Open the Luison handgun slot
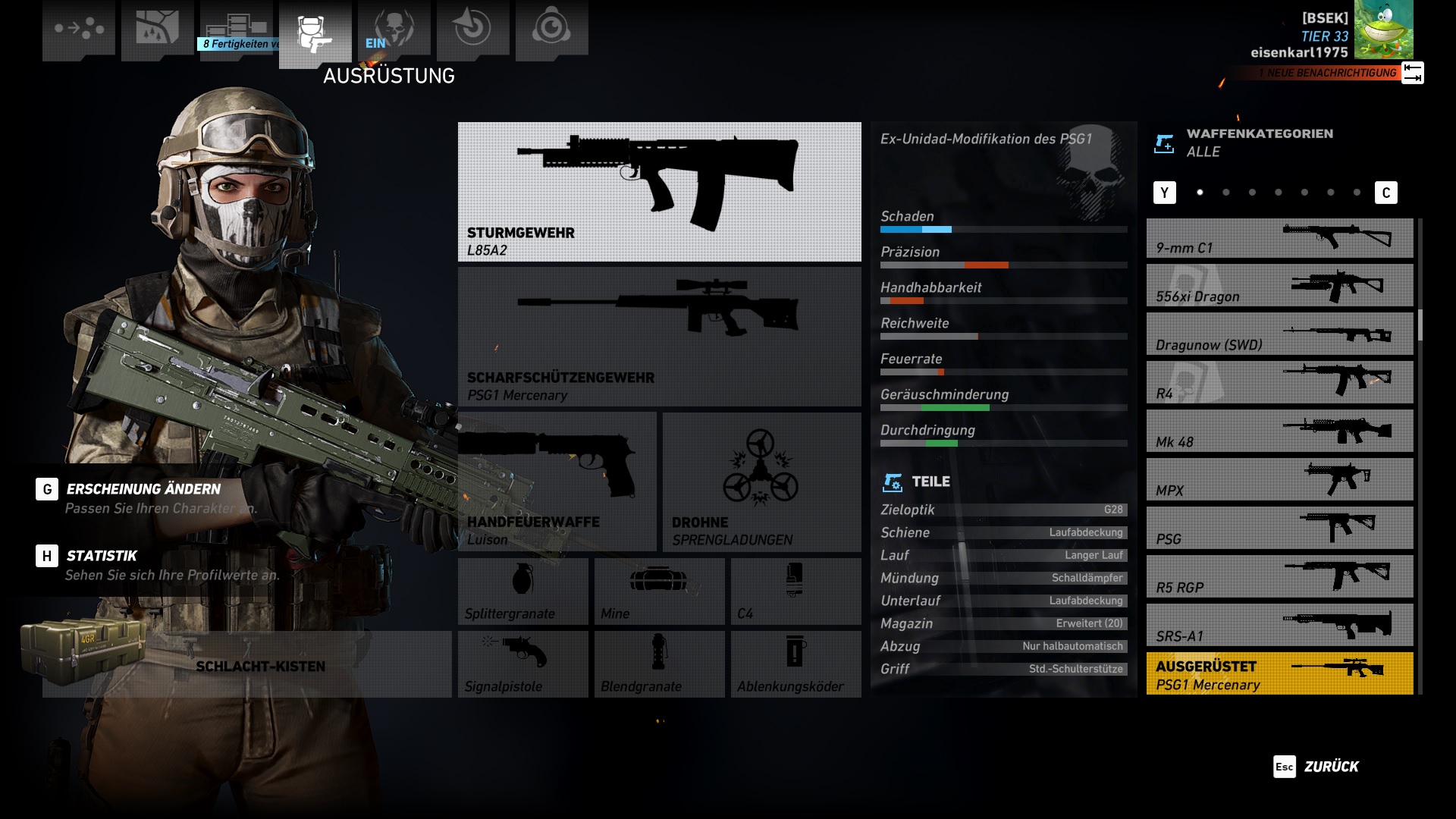The width and height of the screenshot is (1456, 819). 557,482
